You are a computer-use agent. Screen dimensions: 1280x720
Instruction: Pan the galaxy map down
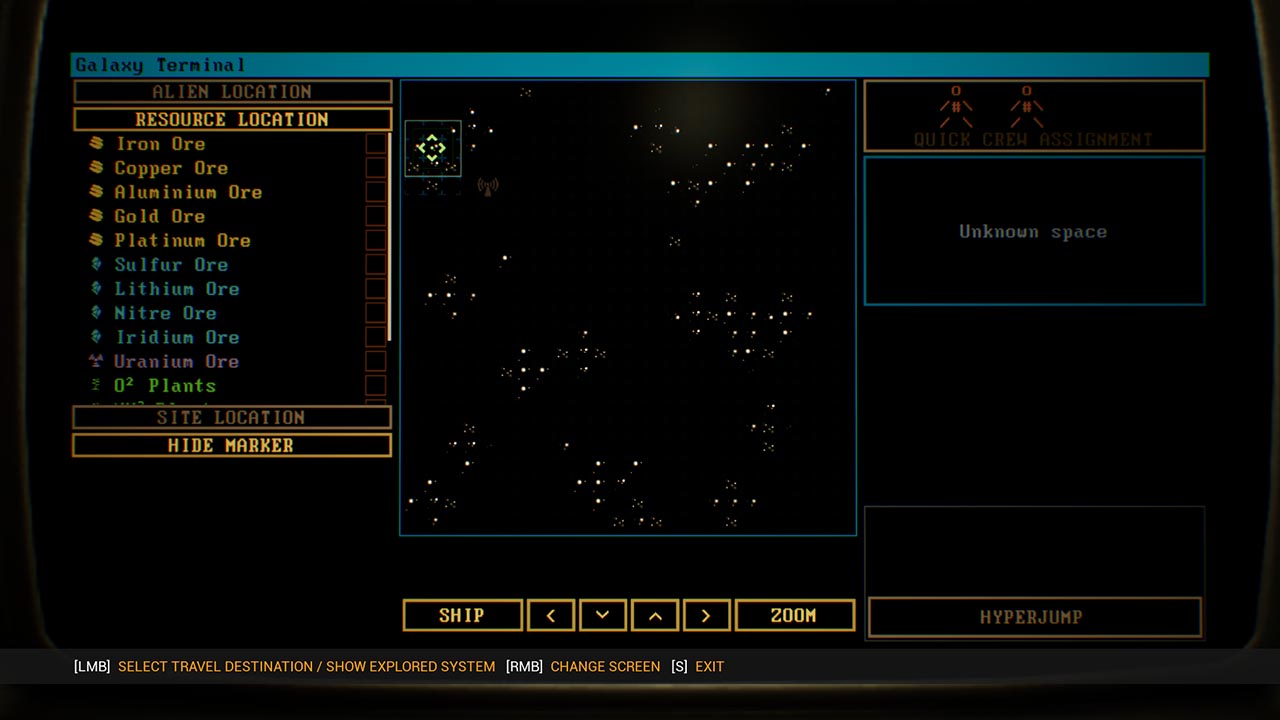point(602,615)
